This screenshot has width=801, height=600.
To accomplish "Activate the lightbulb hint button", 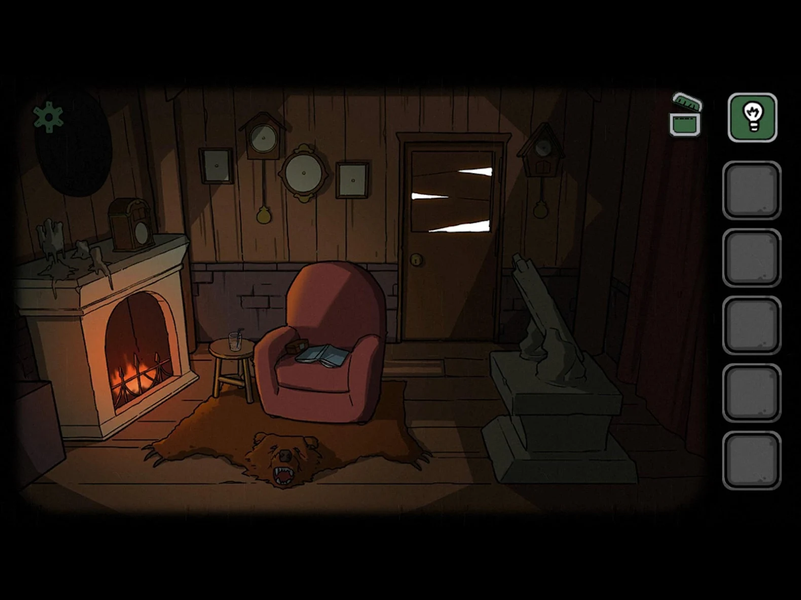I will click(752, 117).
